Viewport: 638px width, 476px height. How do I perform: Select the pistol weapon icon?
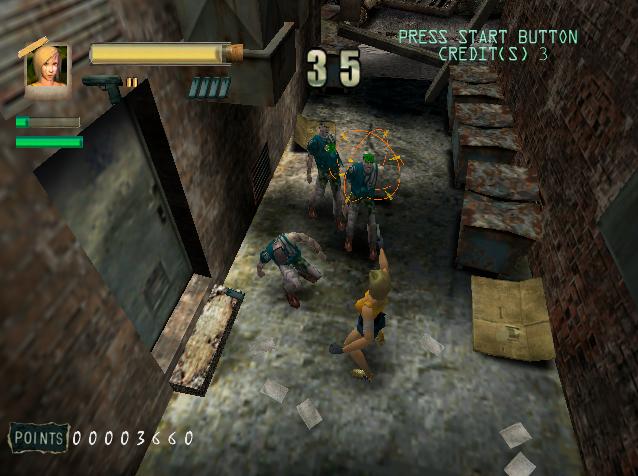(x=103, y=86)
